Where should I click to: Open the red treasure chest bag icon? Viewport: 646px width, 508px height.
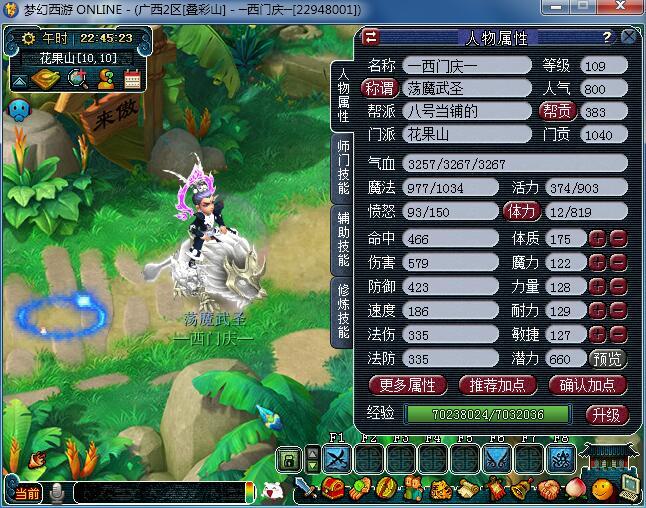[x=333, y=490]
